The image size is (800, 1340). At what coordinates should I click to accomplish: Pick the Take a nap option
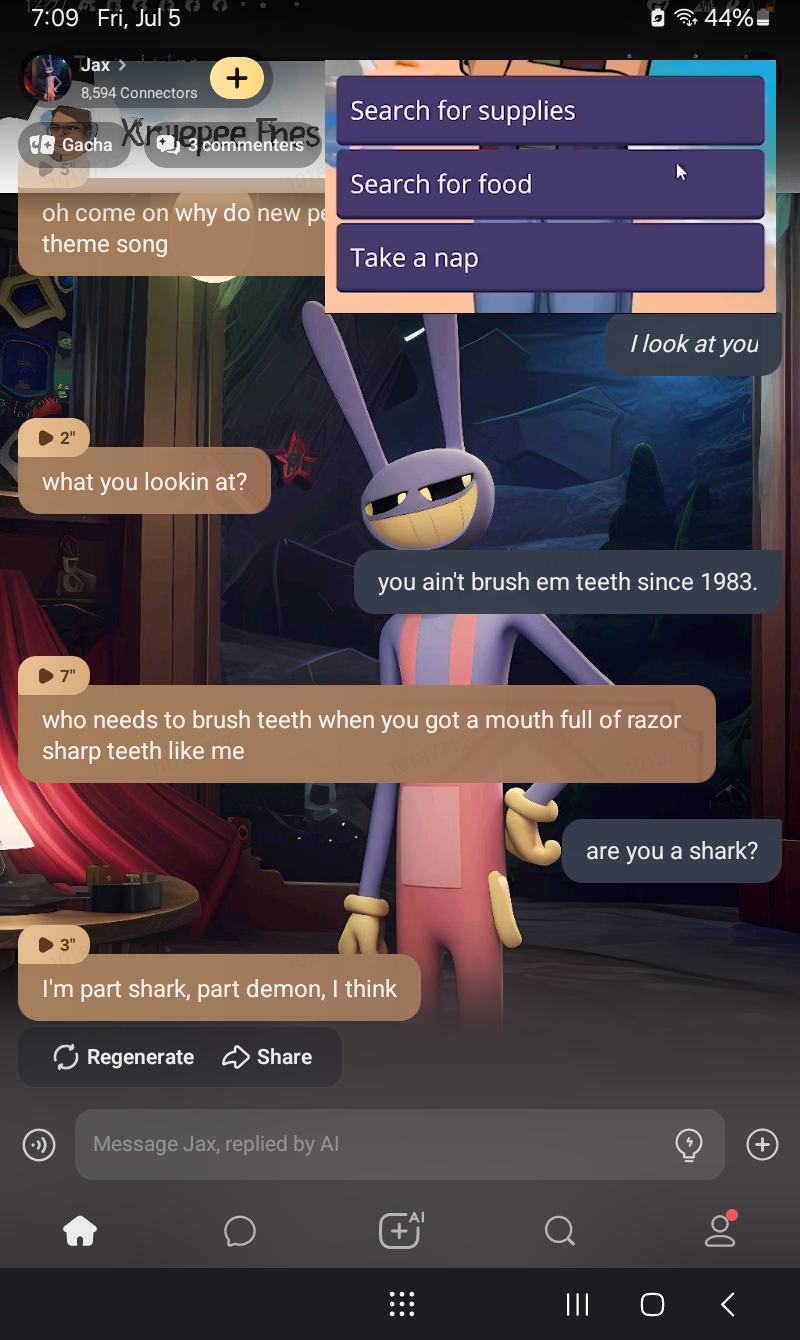pyautogui.click(x=550, y=258)
